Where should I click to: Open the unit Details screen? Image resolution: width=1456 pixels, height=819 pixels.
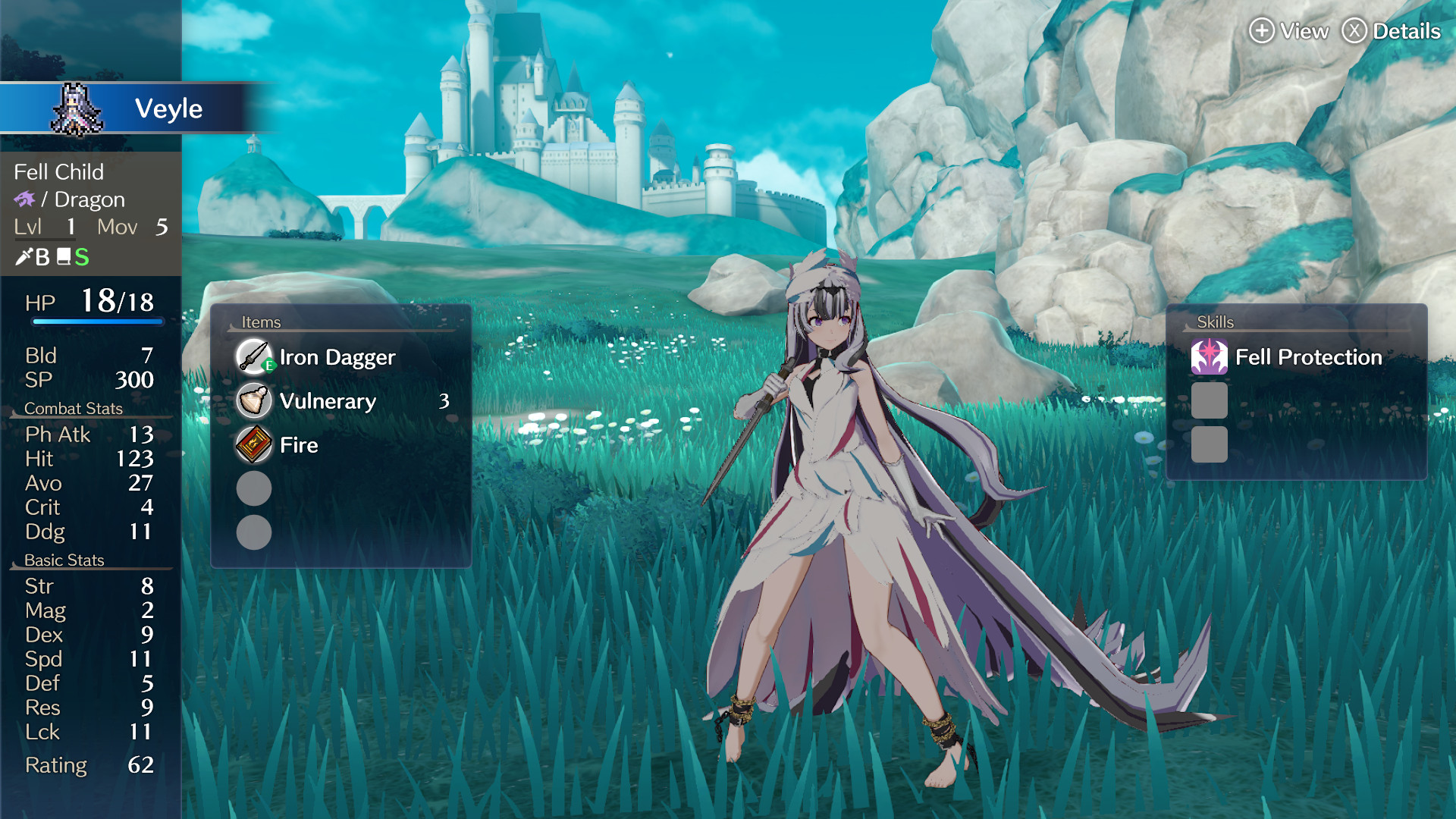point(1407,31)
